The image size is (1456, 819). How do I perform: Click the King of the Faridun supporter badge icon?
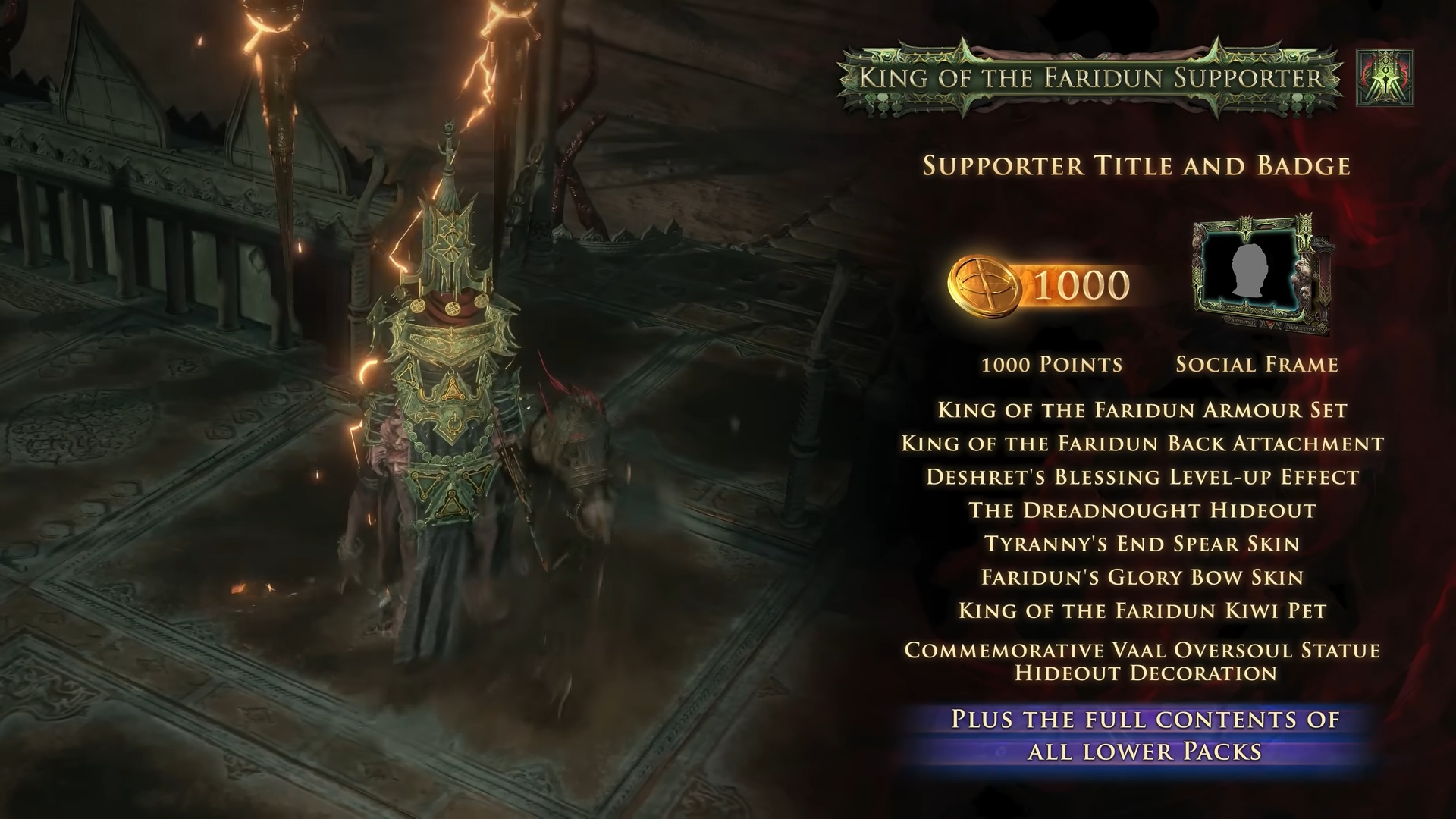coord(1385,77)
